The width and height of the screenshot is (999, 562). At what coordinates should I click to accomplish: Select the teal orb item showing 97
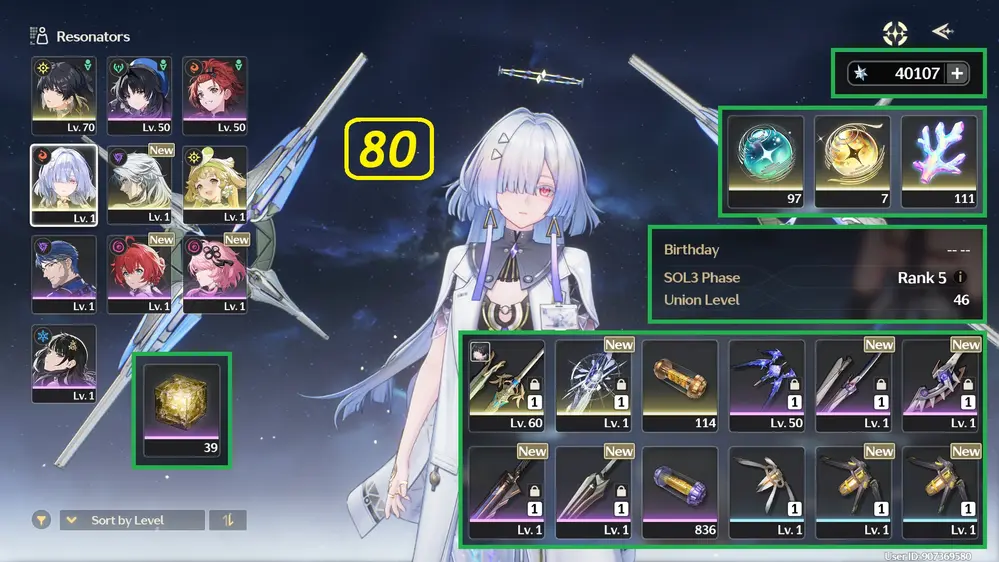[766, 161]
